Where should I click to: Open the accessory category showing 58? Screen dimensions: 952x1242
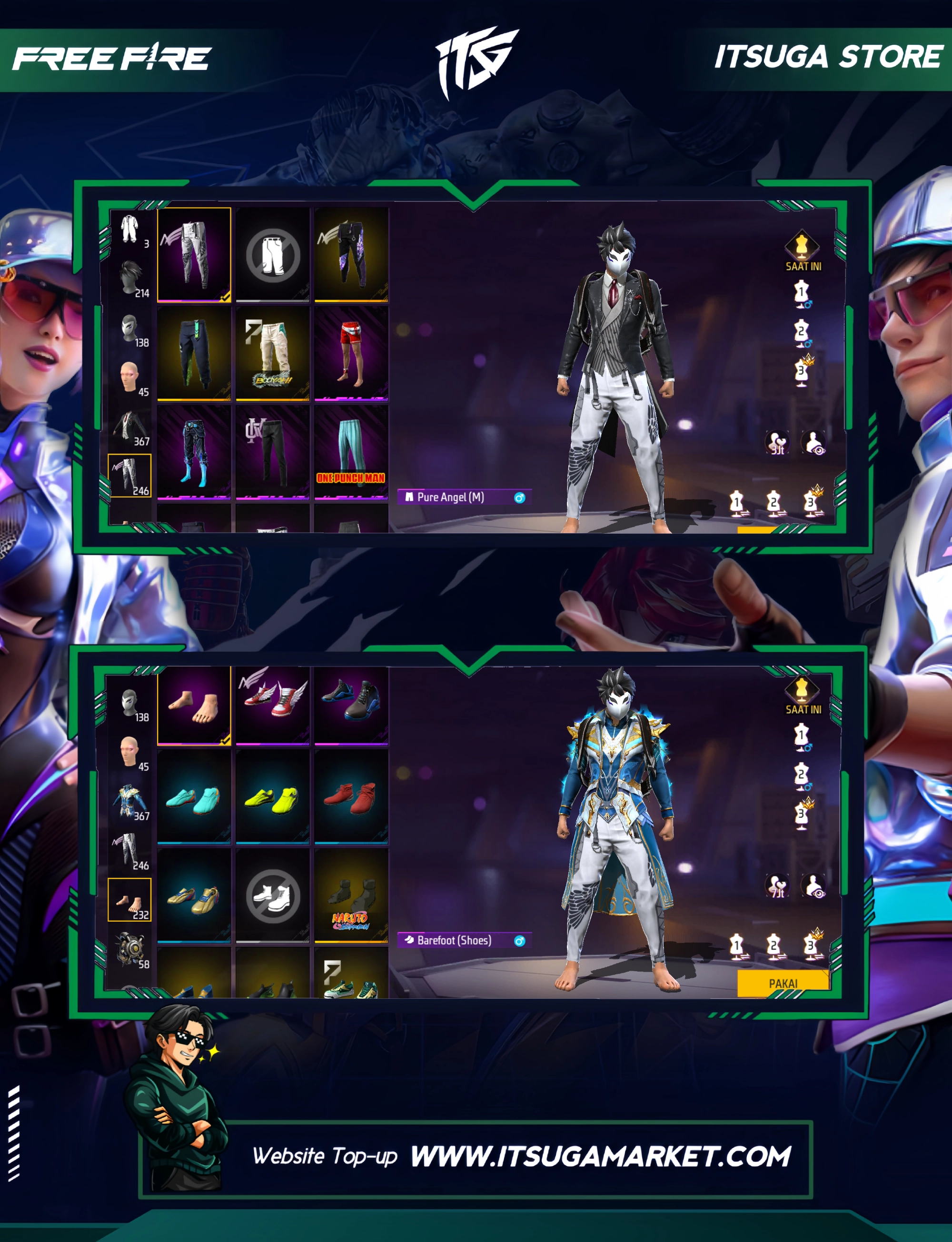pos(131,949)
